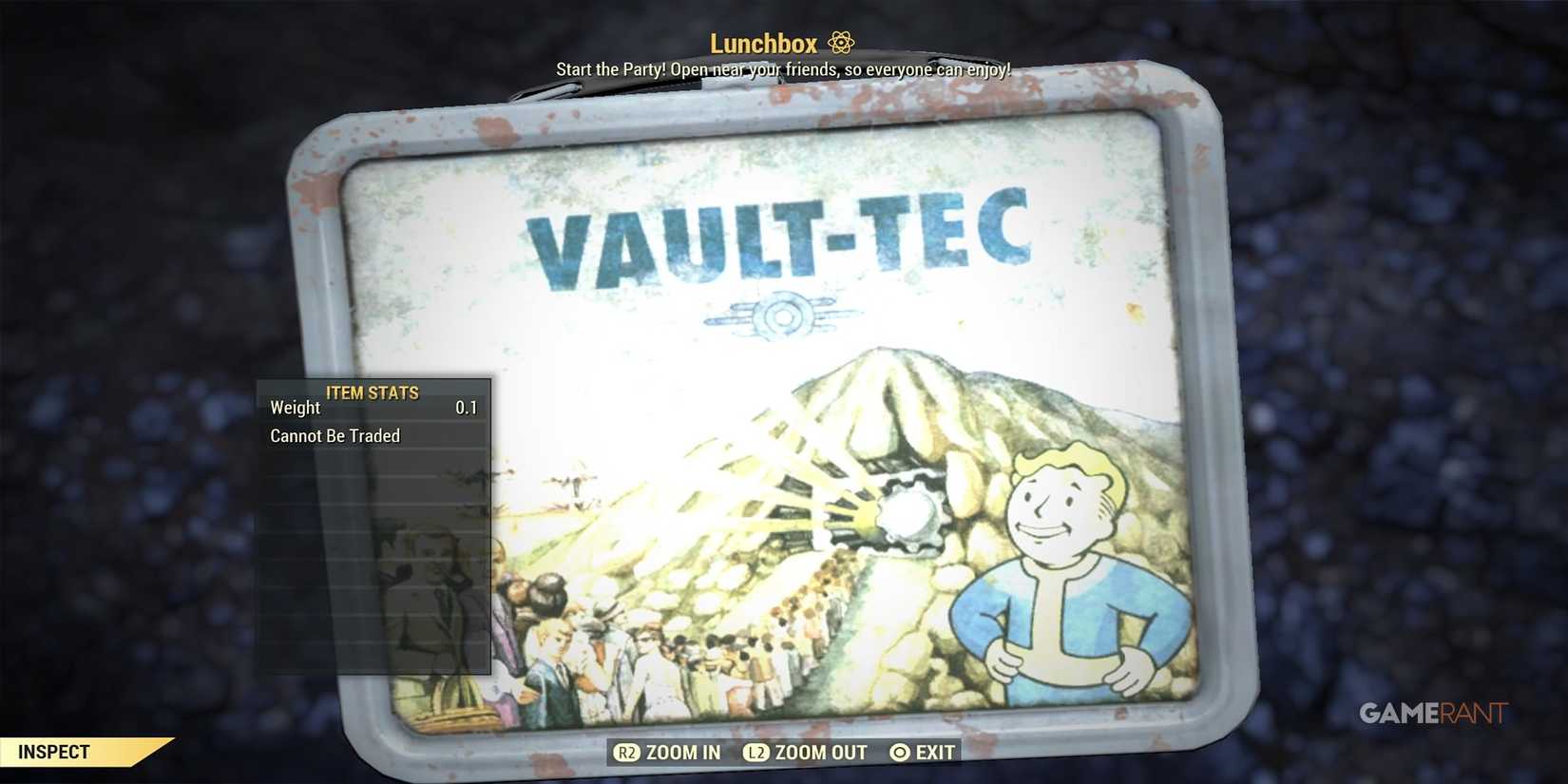Click the Weight value 0.1 indicator
Image resolution: width=1568 pixels, height=784 pixels.
pyautogui.click(x=468, y=408)
